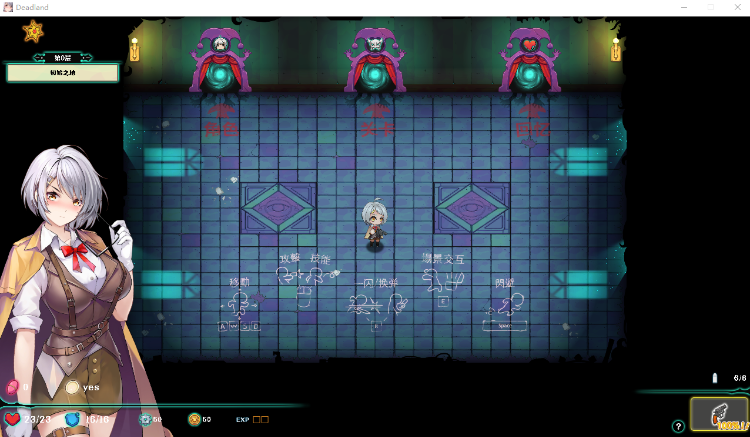The width and height of the screenshot is (750, 437).
Task: Close the Deadland game window
Action: click(736, 7)
